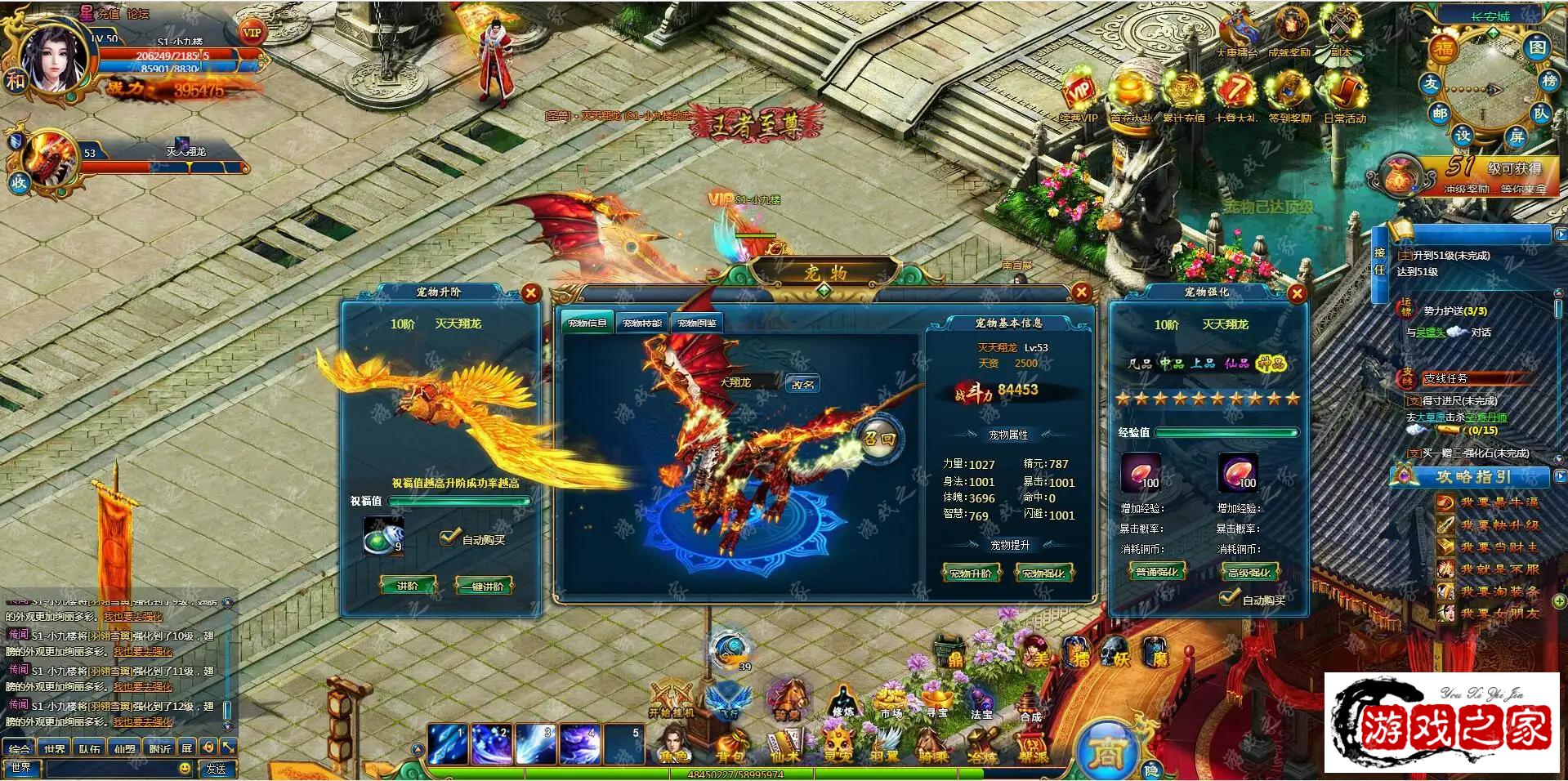Image resolution: width=1568 pixels, height=781 pixels.
Task: Start 一键进阶 one-click advancement
Action: click(486, 586)
